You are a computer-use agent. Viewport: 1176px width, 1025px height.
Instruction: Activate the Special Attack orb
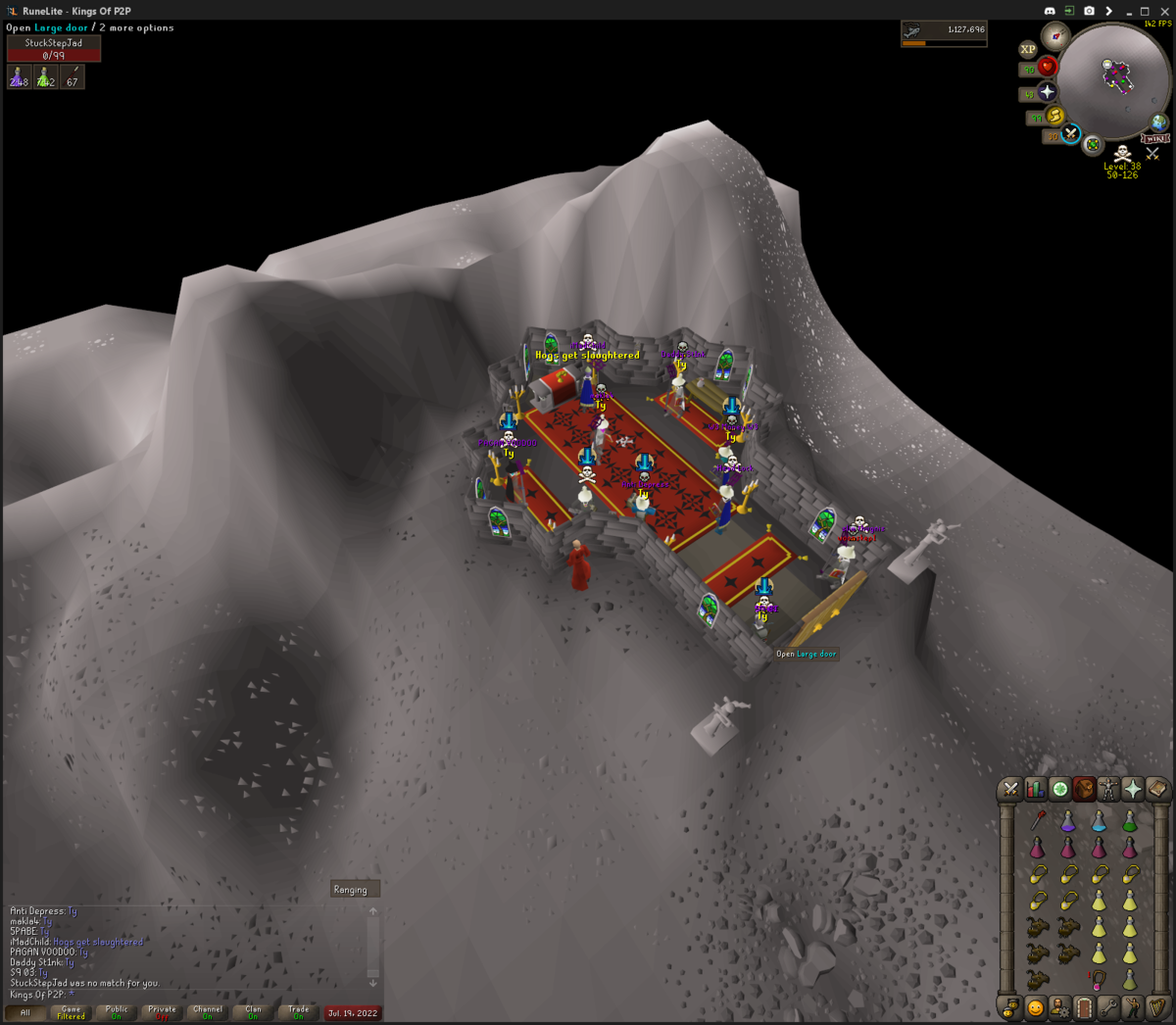pos(1070,133)
